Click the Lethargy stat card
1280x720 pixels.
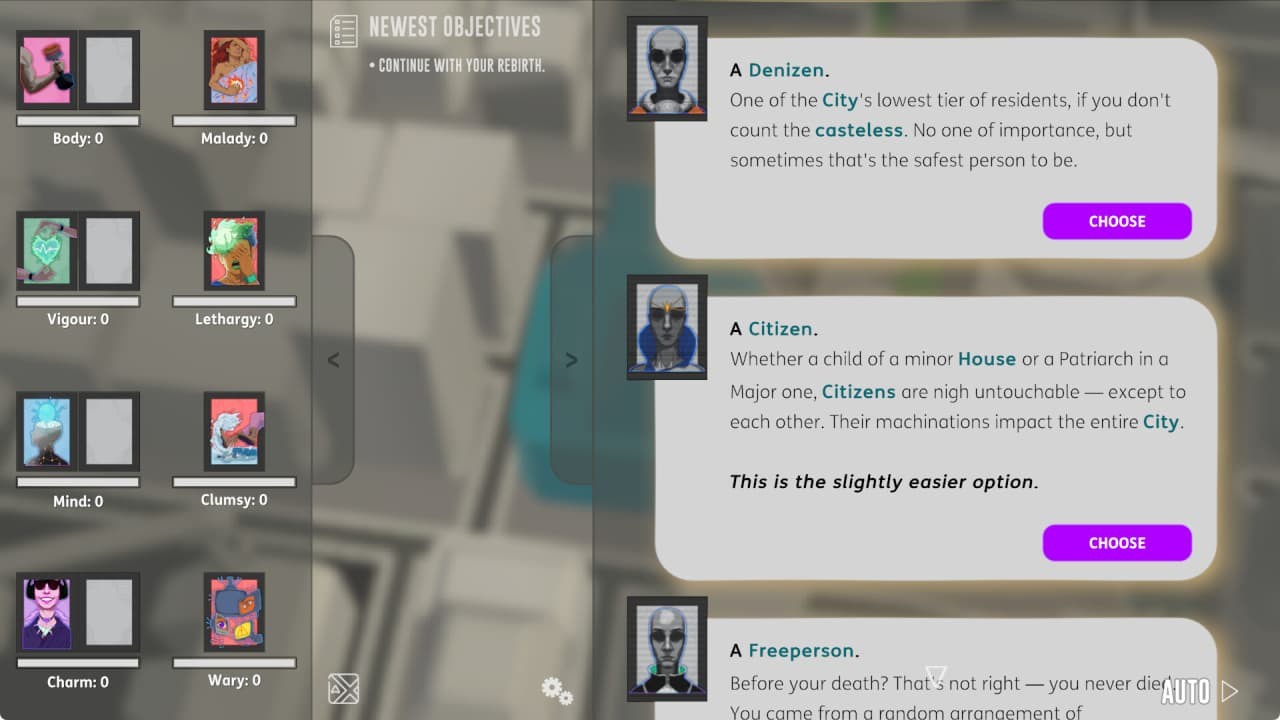233,251
